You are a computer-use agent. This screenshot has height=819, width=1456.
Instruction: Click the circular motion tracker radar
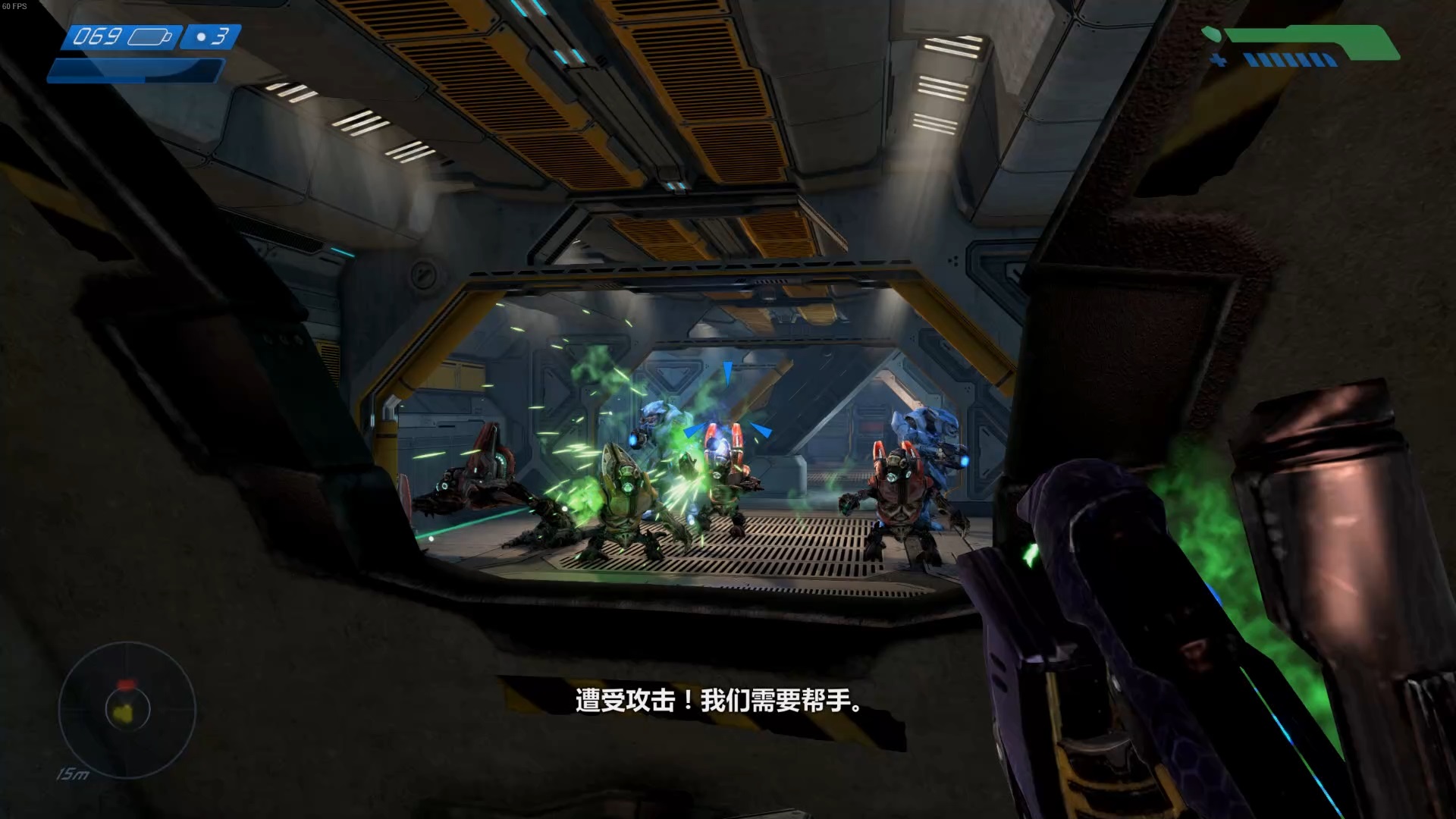point(127,710)
